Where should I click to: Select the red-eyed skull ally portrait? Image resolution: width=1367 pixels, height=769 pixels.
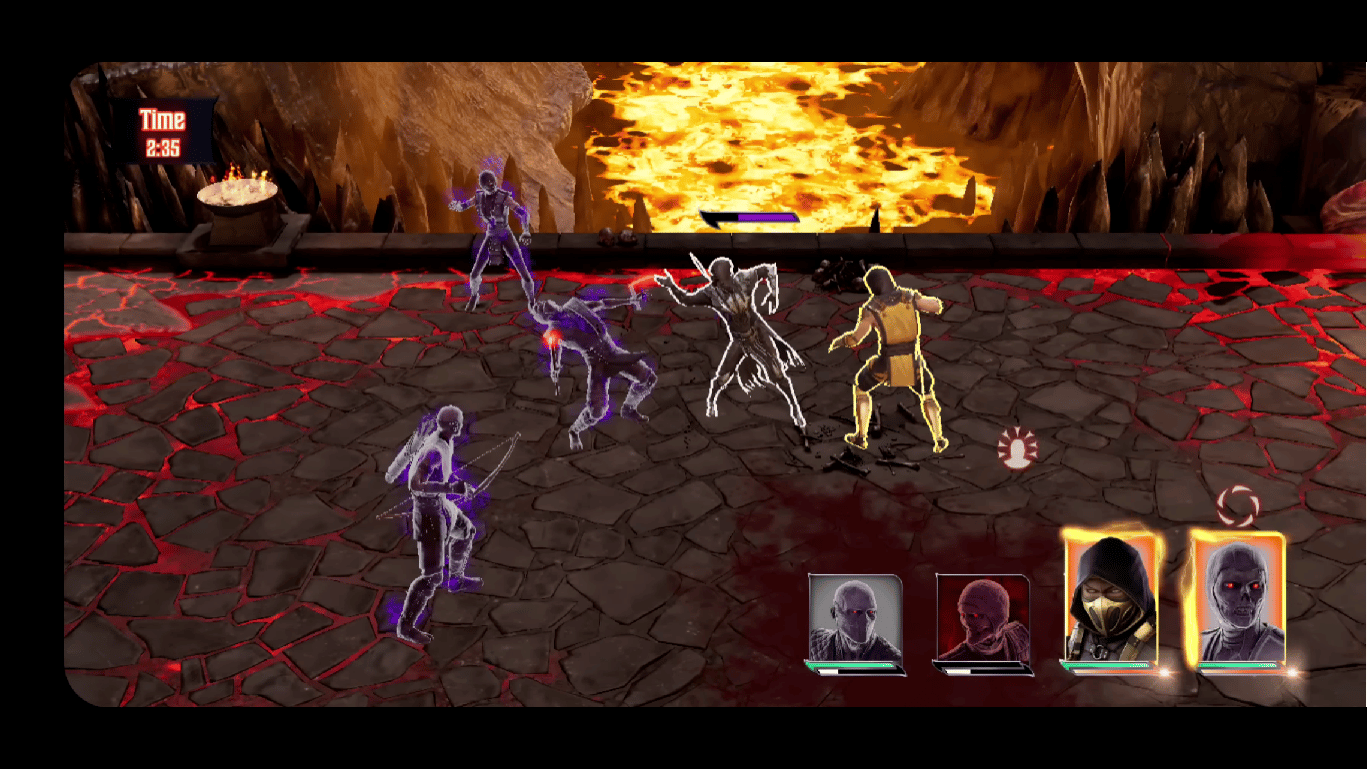click(1237, 600)
